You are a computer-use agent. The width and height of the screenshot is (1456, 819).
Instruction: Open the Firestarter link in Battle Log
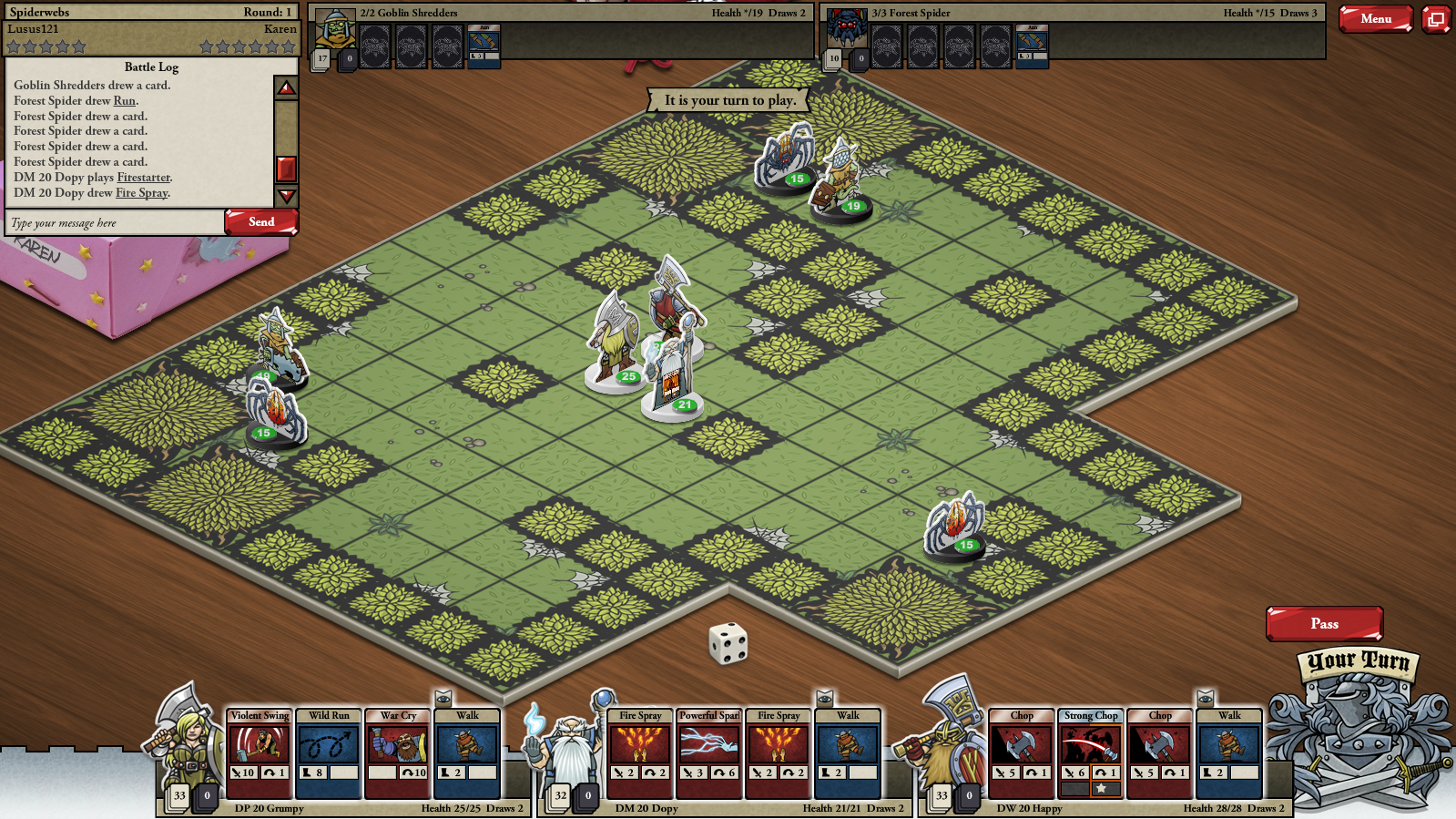click(x=143, y=178)
